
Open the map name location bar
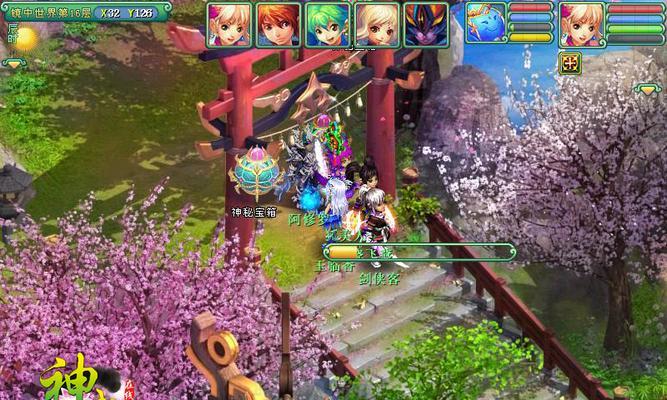point(86,12)
